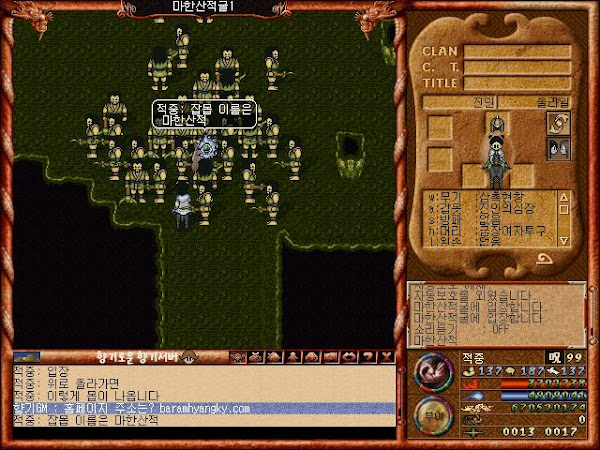The width and height of the screenshot is (600, 450).
Task: Click the X button on the chat toolbar
Action: pyautogui.click(x=385, y=356)
